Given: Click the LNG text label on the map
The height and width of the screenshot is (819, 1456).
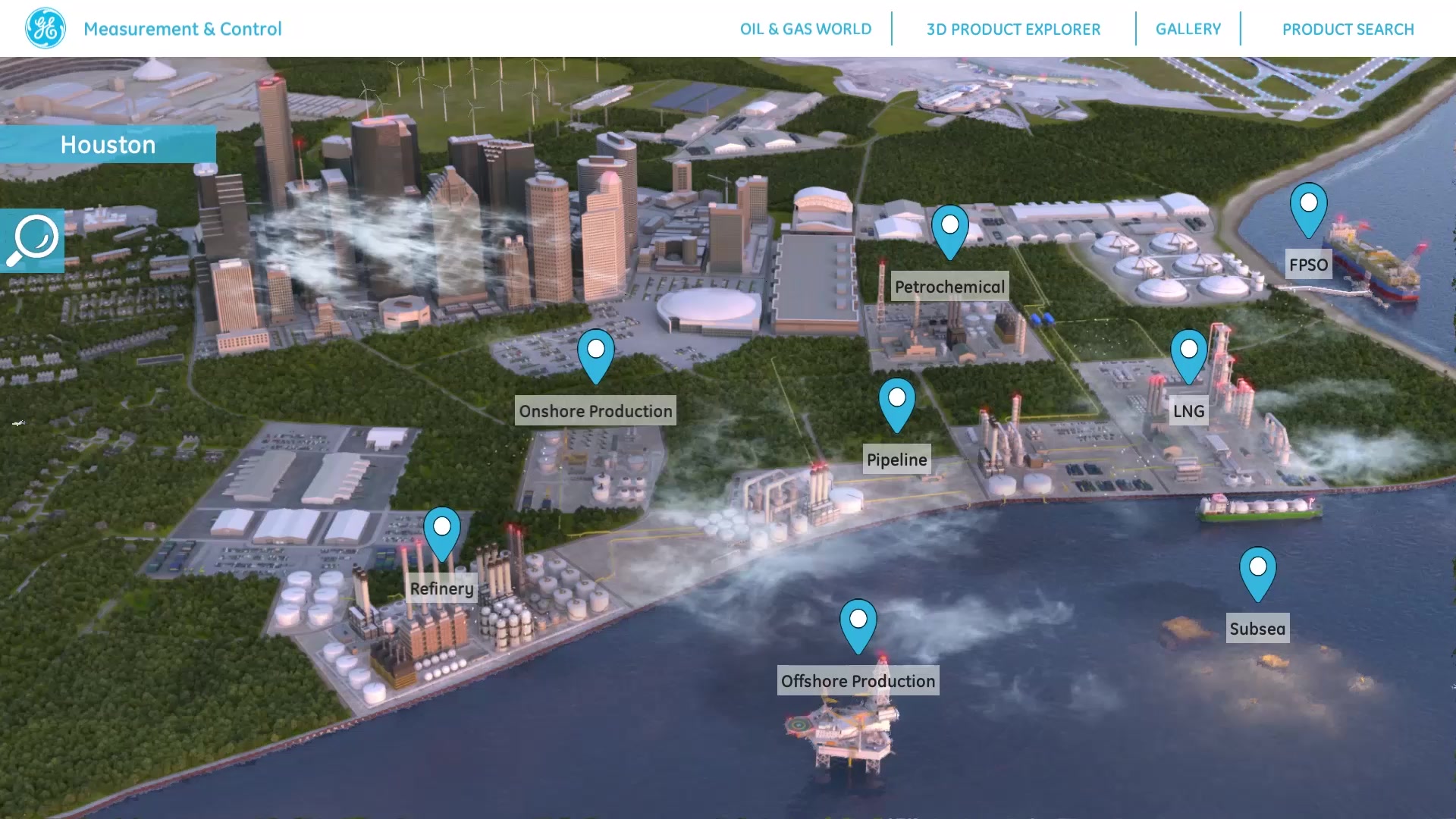Looking at the screenshot, I should point(1188,411).
